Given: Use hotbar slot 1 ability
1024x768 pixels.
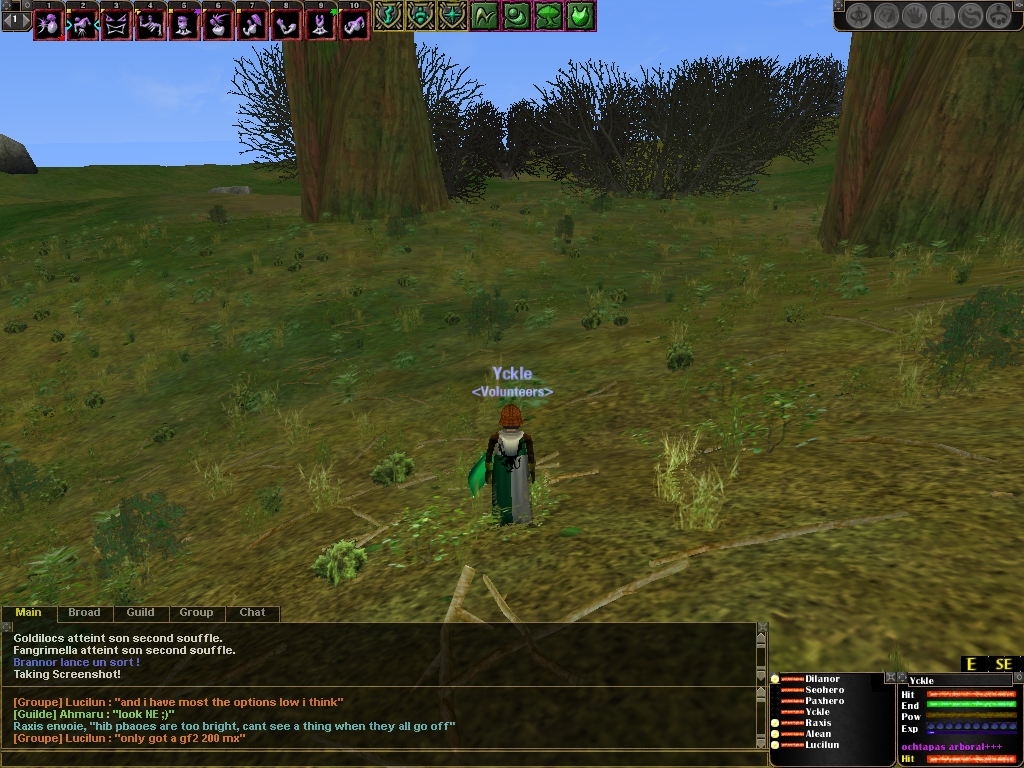Looking at the screenshot, I should pos(47,24).
